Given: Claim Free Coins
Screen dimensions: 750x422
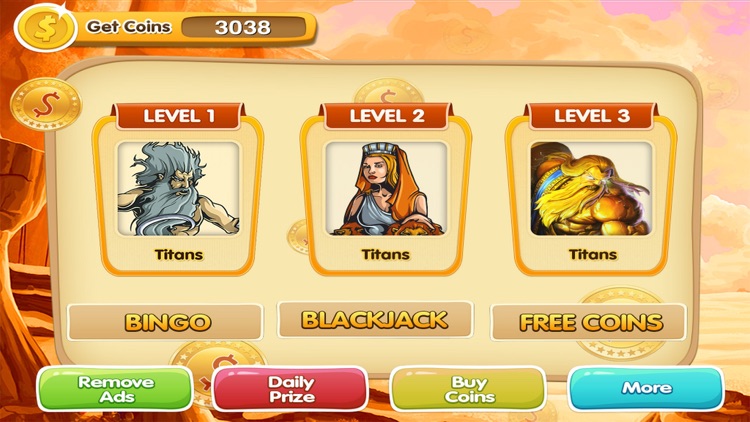Looking at the screenshot, I should 589,322.
